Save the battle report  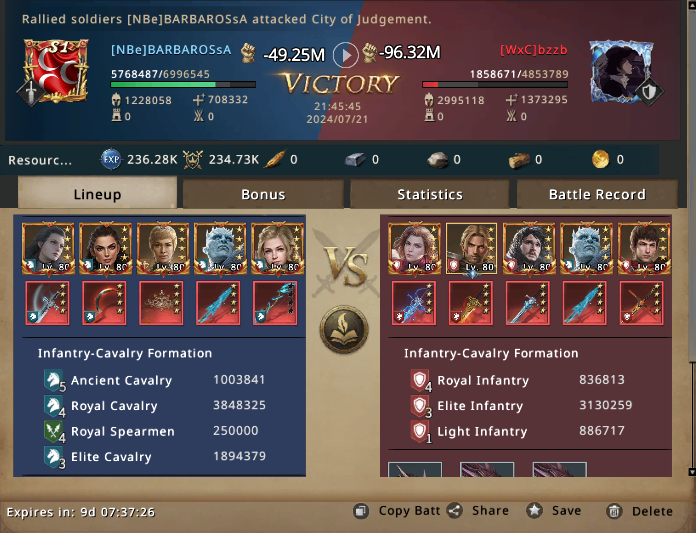(554, 511)
